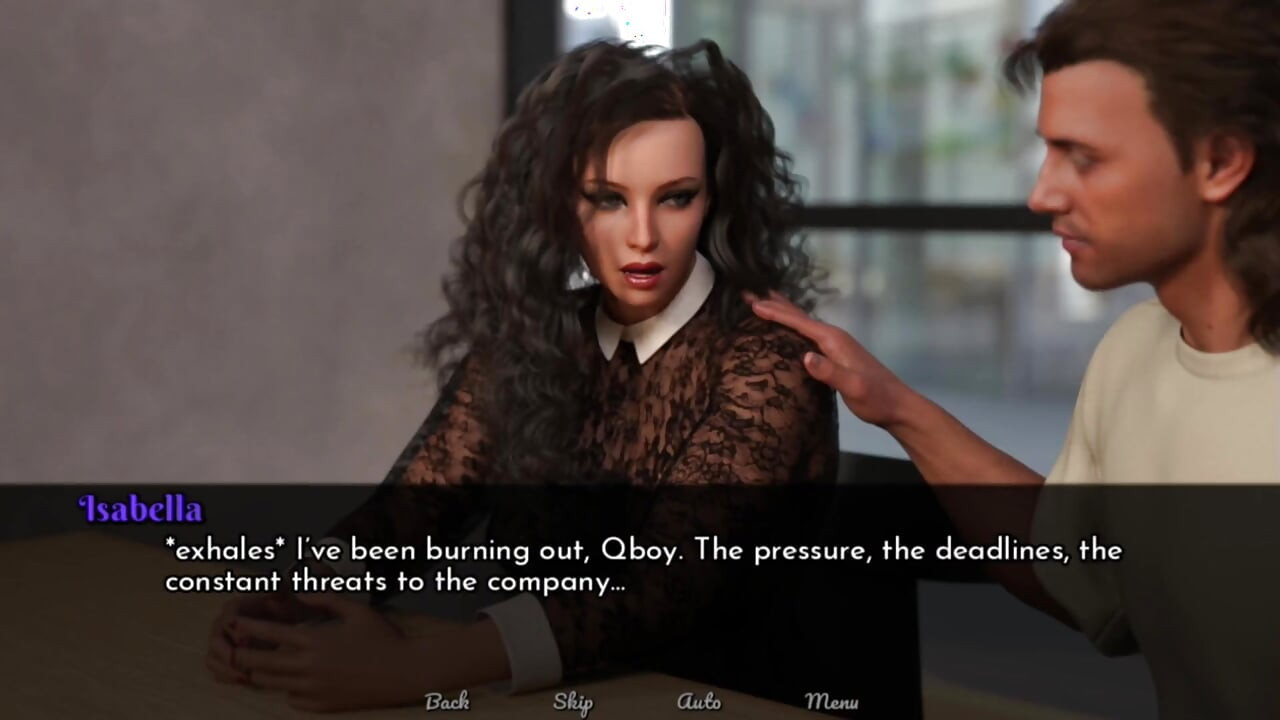This screenshot has width=1280, height=720.
Task: Toggle Auto dialogue advance
Action: (x=699, y=702)
